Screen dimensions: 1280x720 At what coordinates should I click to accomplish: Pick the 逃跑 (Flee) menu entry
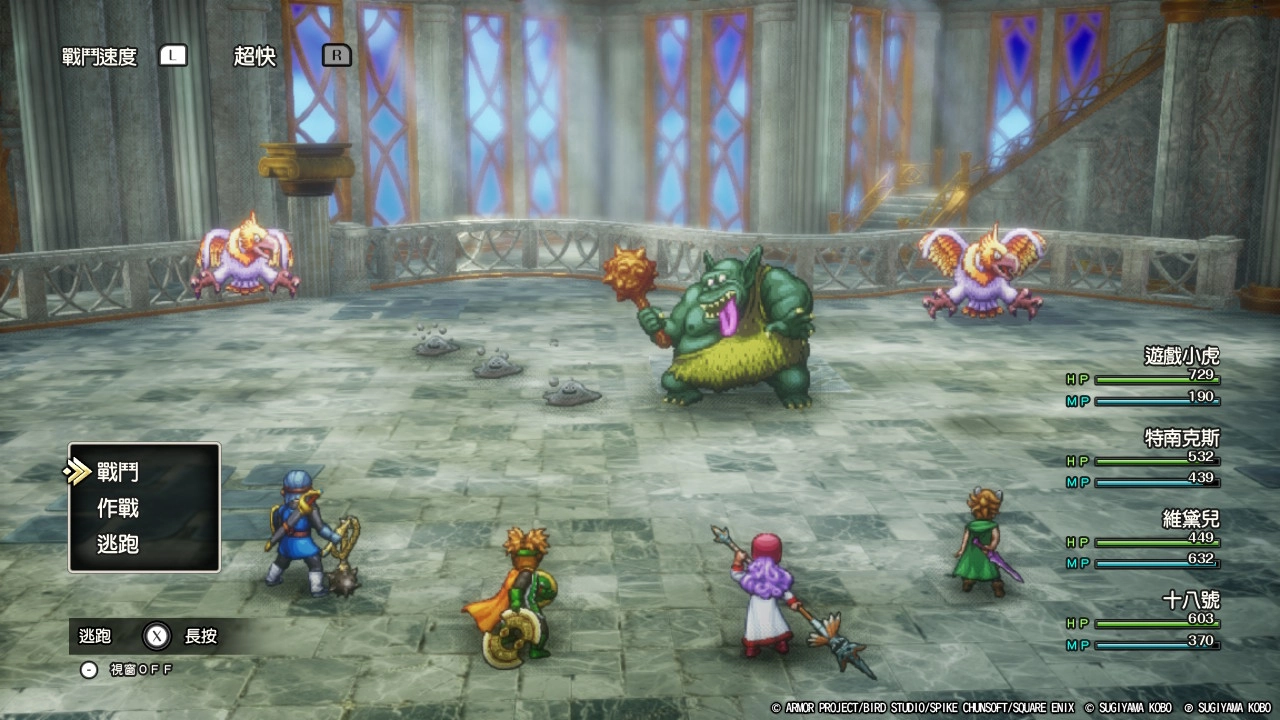[118, 544]
